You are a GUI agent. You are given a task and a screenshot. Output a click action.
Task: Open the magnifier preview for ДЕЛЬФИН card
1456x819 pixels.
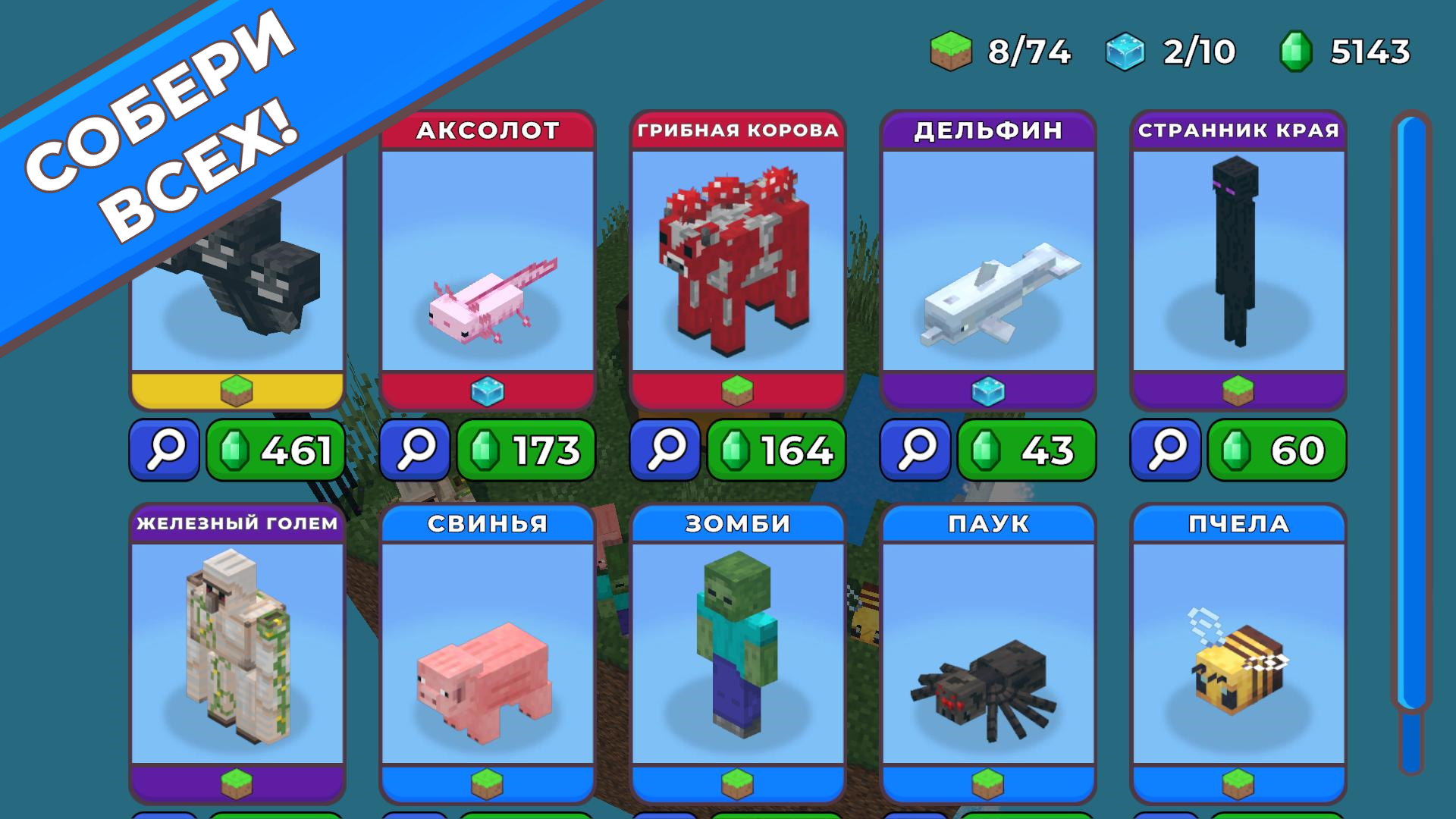pyautogui.click(x=915, y=450)
